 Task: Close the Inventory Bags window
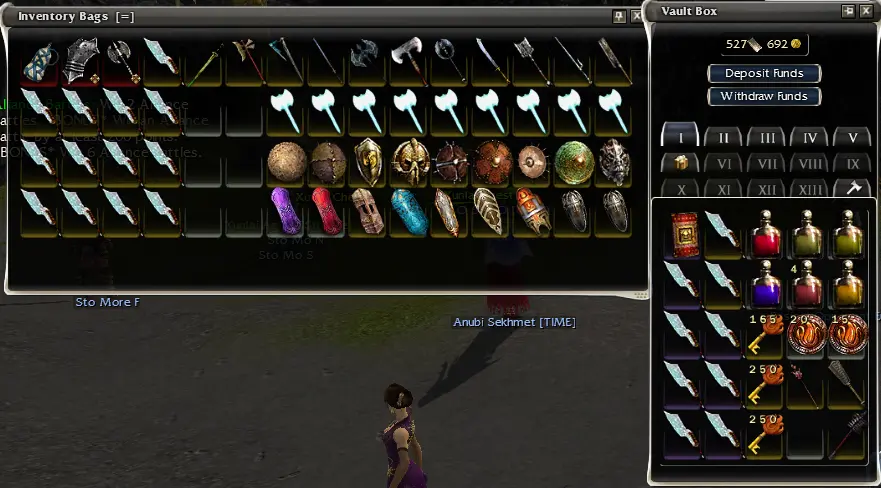(x=637, y=16)
